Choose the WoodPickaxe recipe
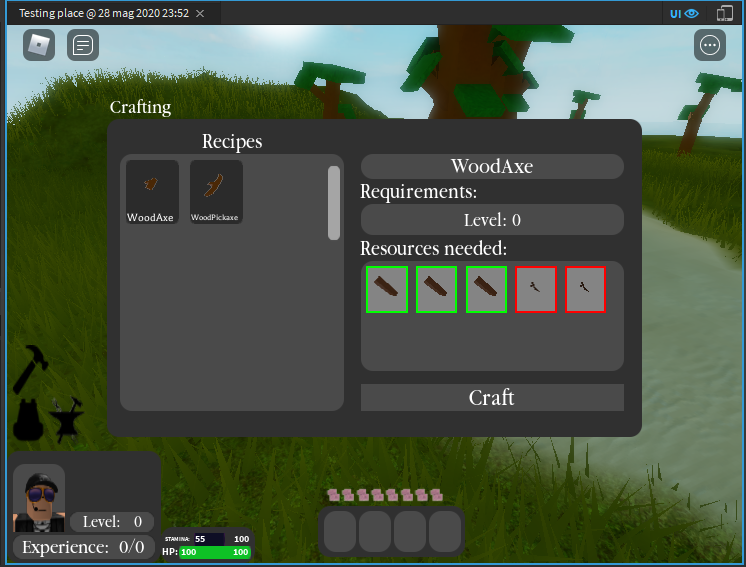The width and height of the screenshot is (746, 567). (216, 191)
